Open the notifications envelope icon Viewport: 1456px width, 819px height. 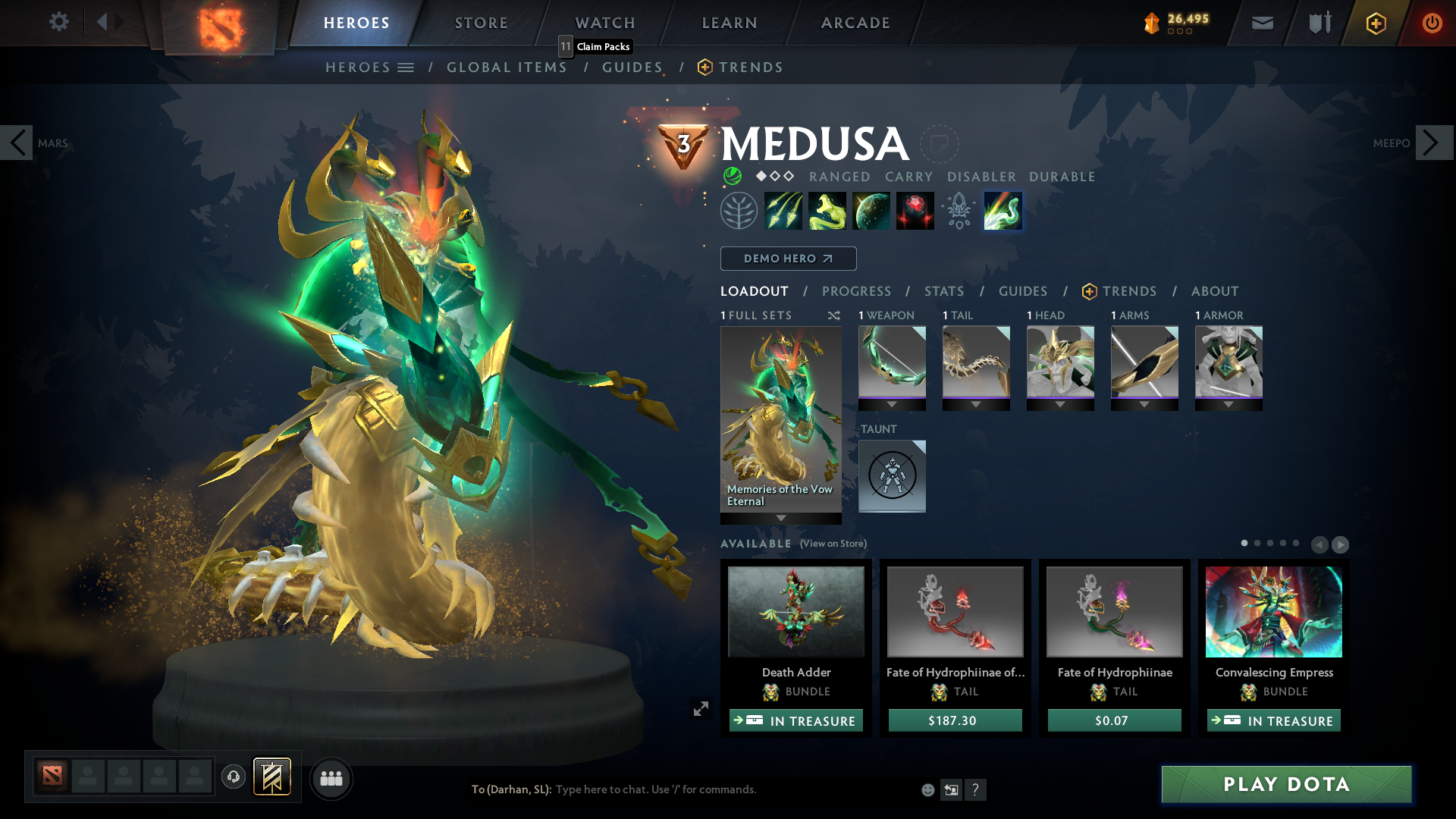[1261, 22]
